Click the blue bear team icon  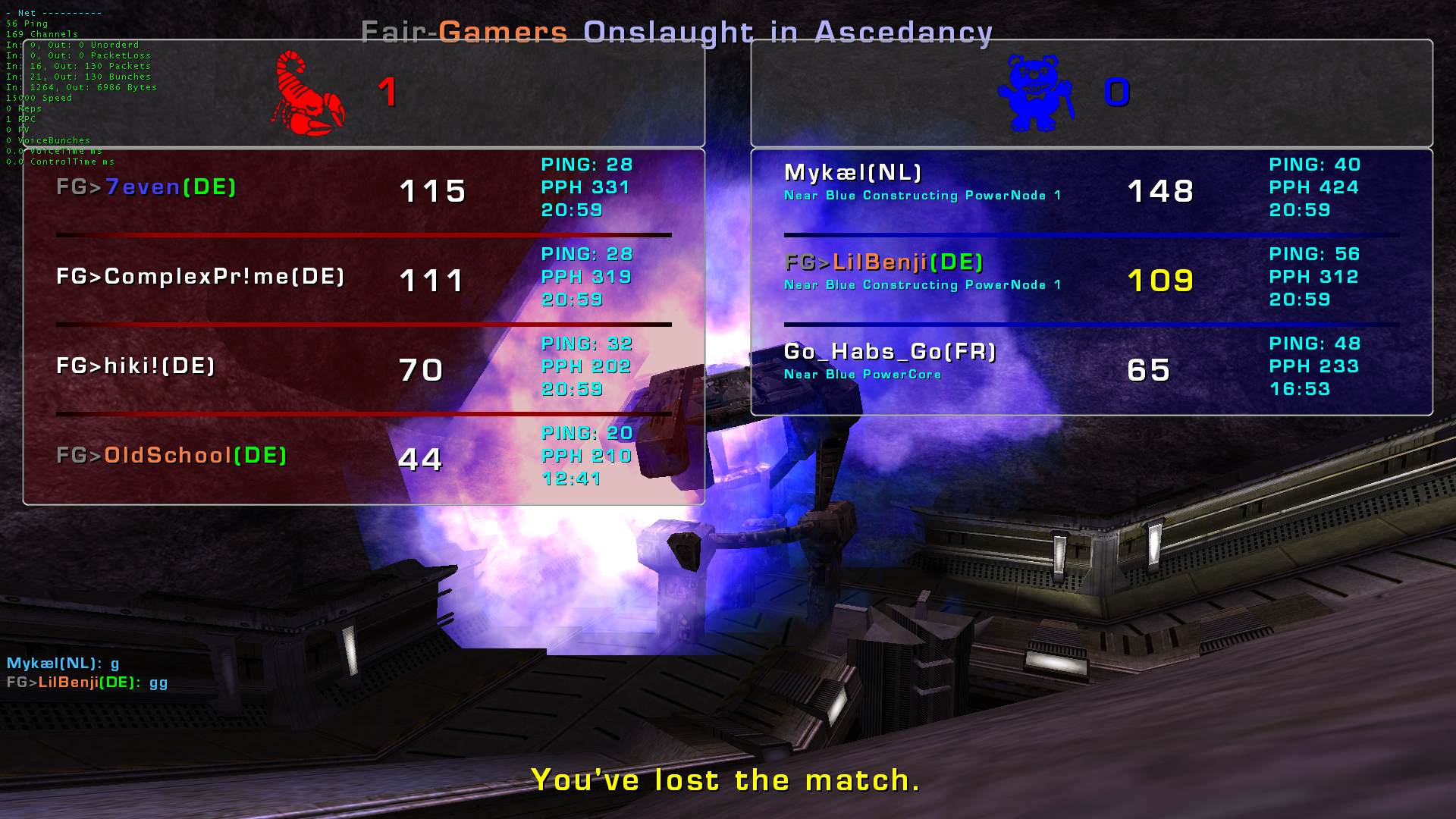click(1035, 93)
